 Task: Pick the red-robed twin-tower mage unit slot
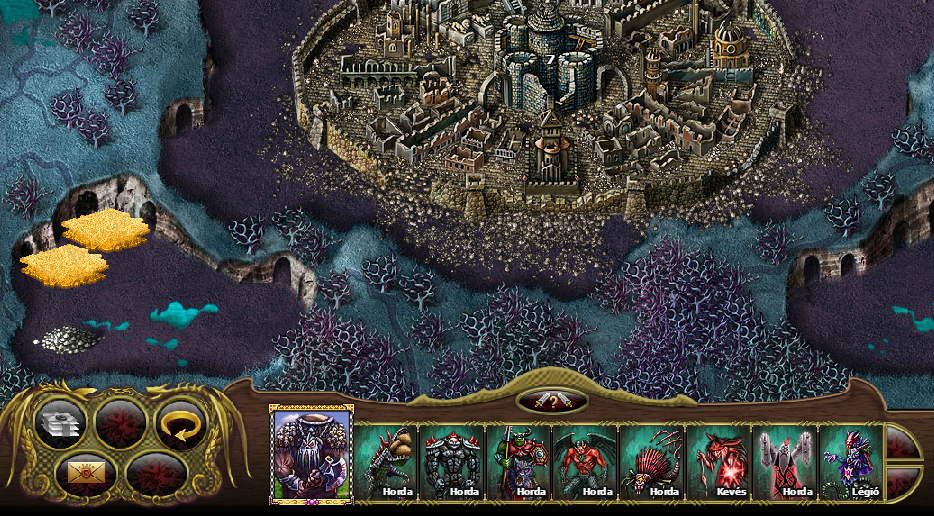(x=784, y=462)
